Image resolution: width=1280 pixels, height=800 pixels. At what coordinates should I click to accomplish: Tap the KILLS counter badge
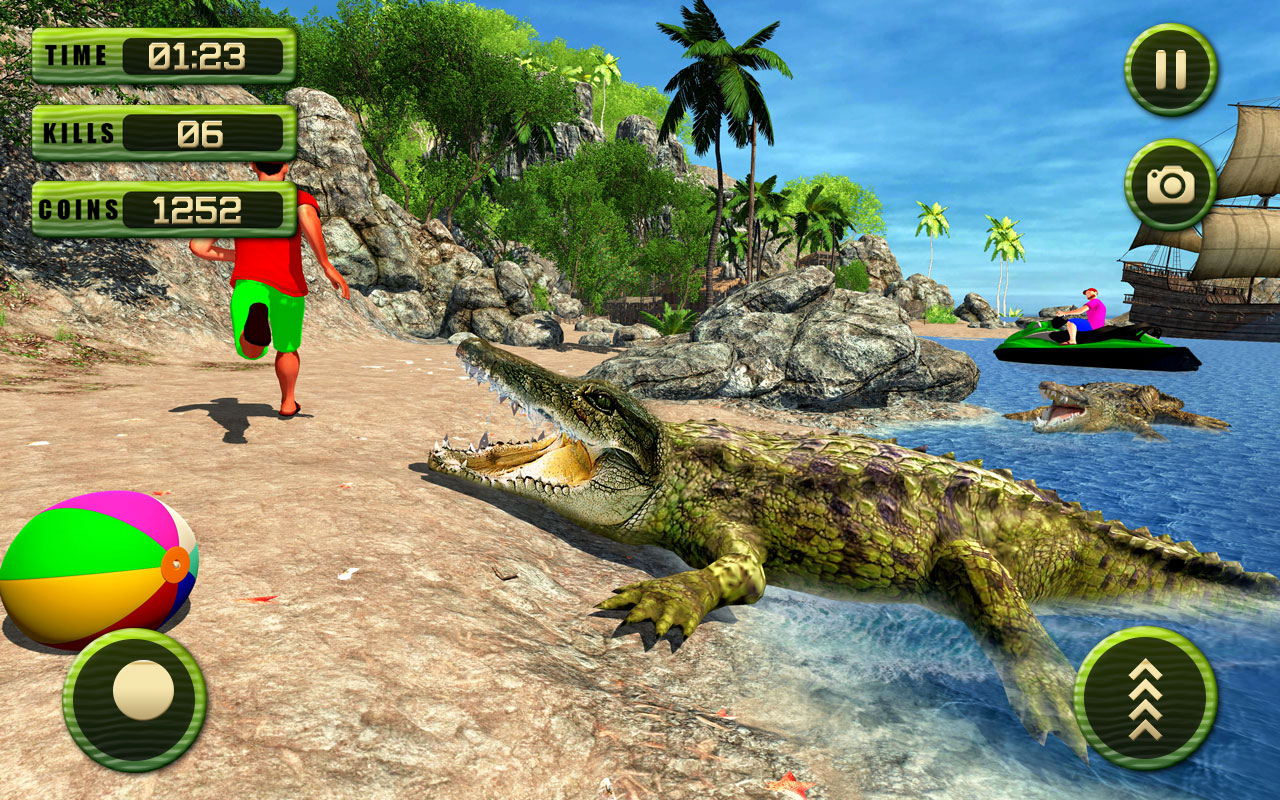163,131
